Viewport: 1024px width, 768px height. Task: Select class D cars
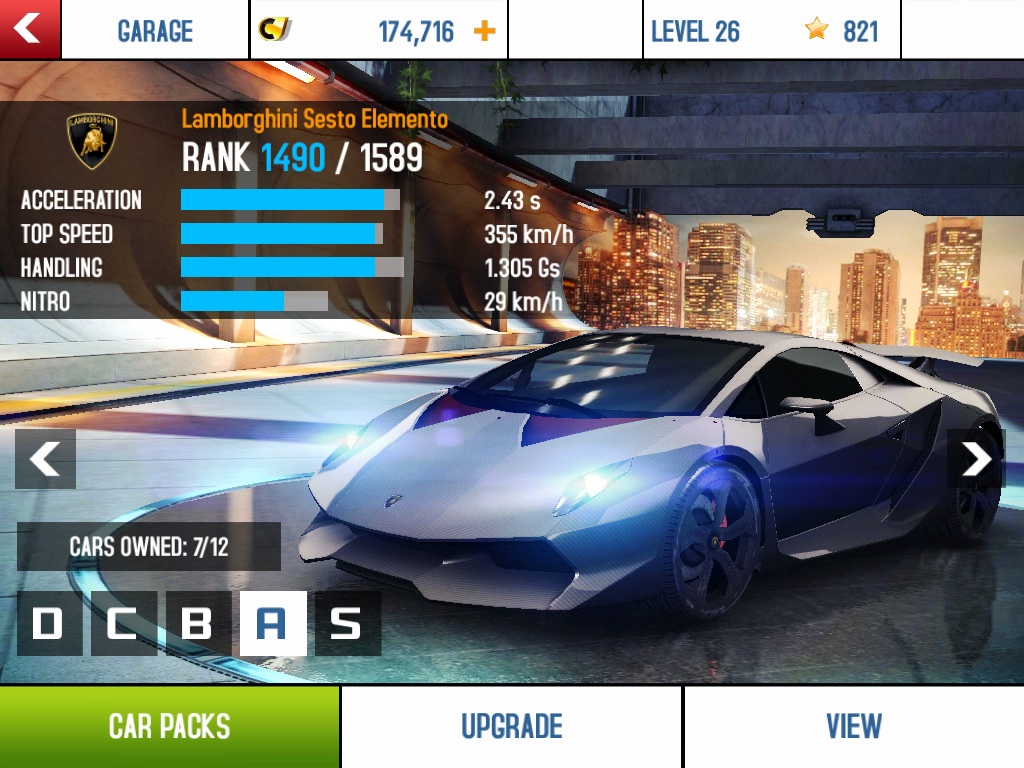[x=49, y=623]
